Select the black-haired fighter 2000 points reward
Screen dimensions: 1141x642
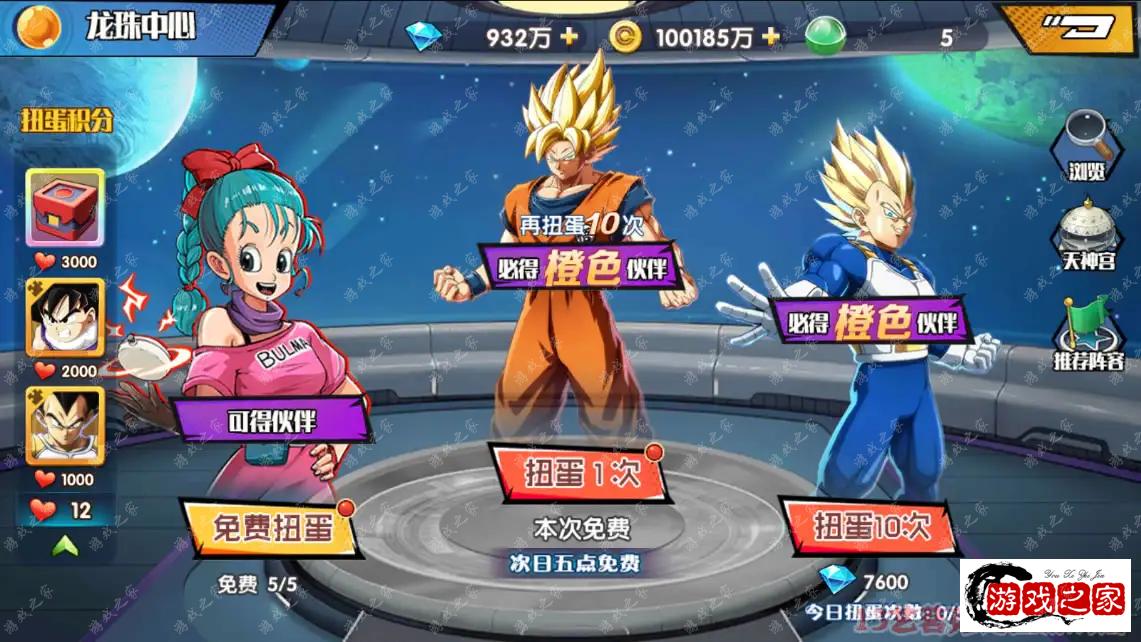pyautogui.click(x=65, y=316)
